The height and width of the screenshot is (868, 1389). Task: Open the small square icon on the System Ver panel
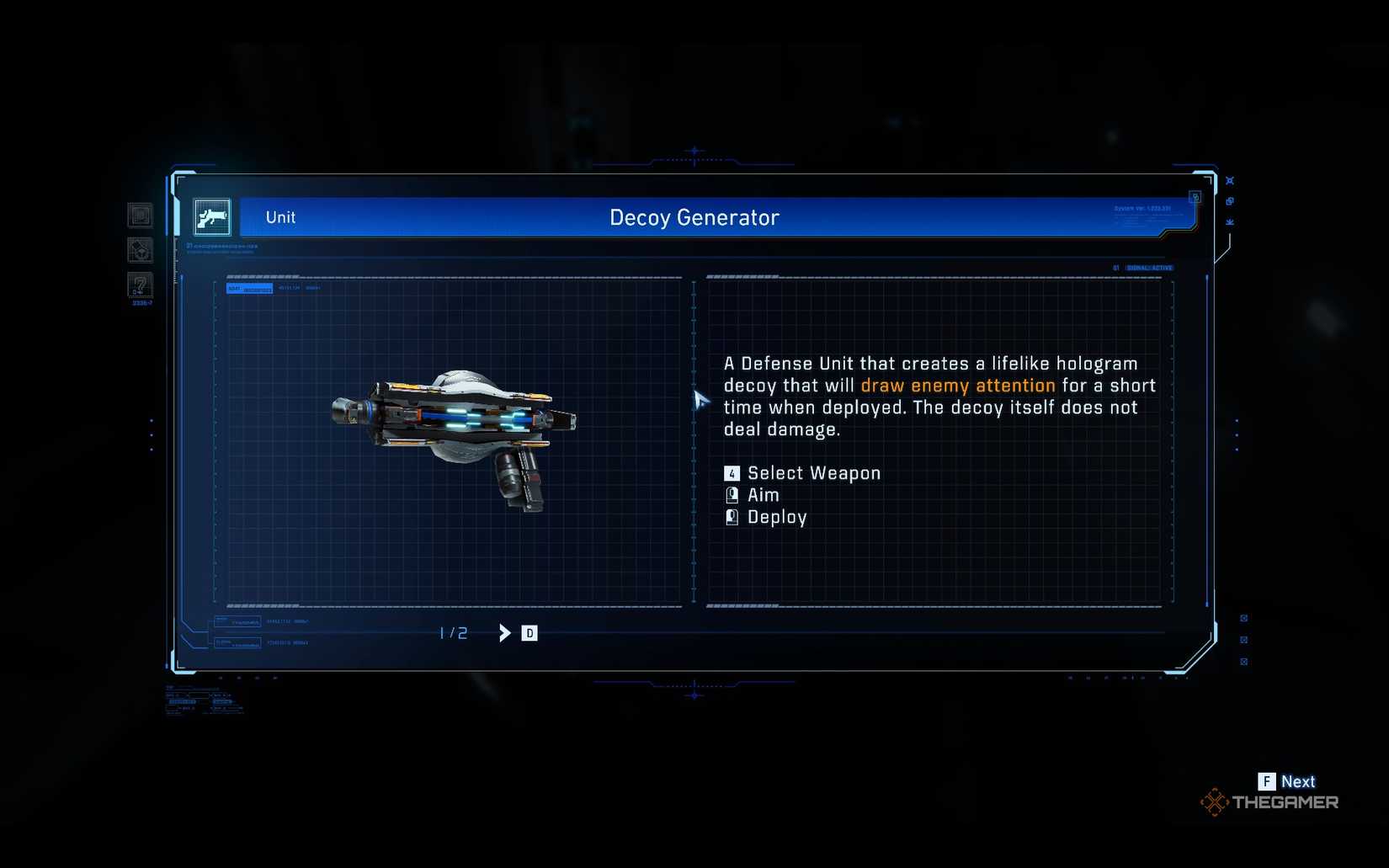click(x=1195, y=196)
